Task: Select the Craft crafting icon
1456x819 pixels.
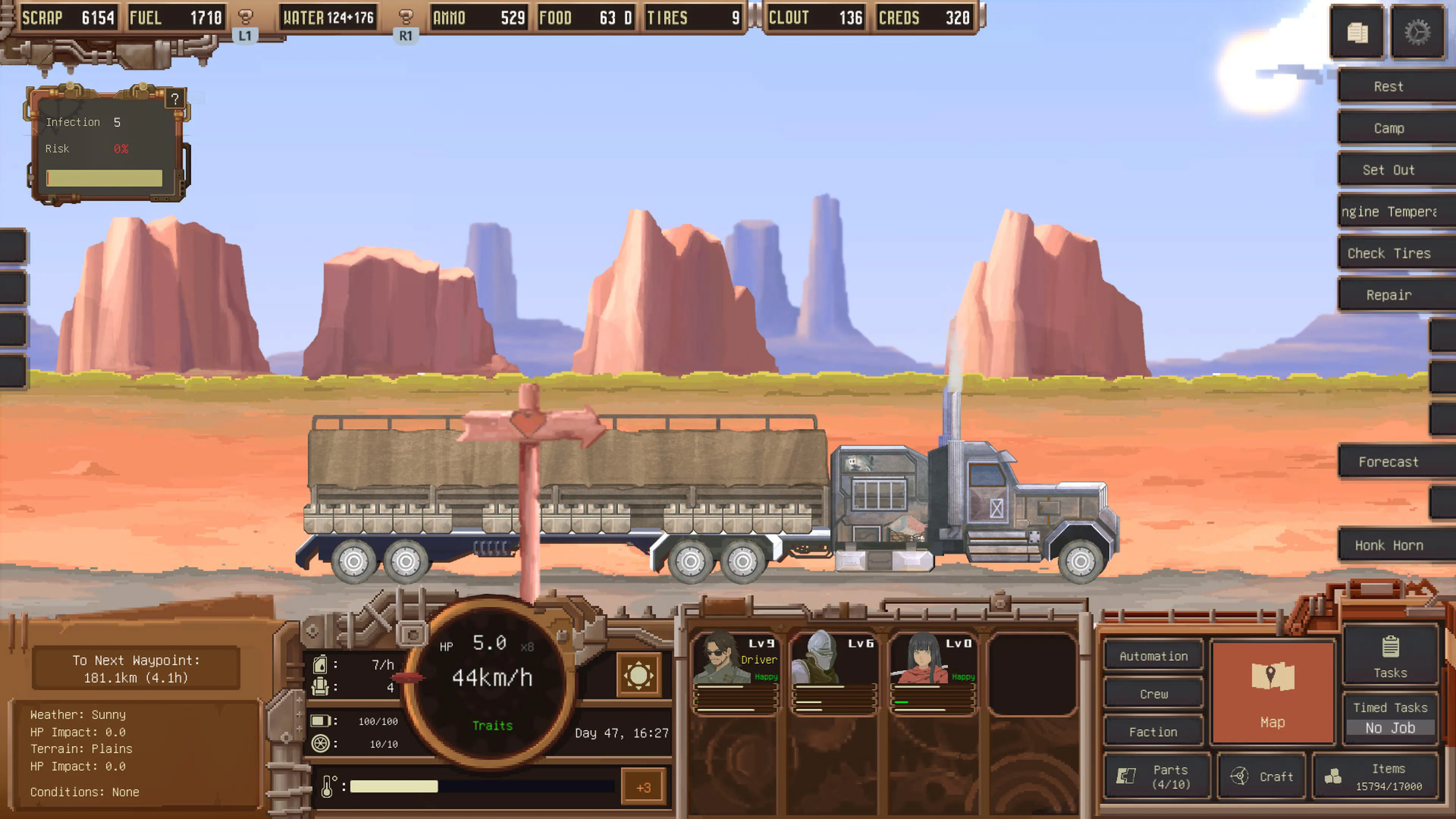Action: [x=1261, y=776]
